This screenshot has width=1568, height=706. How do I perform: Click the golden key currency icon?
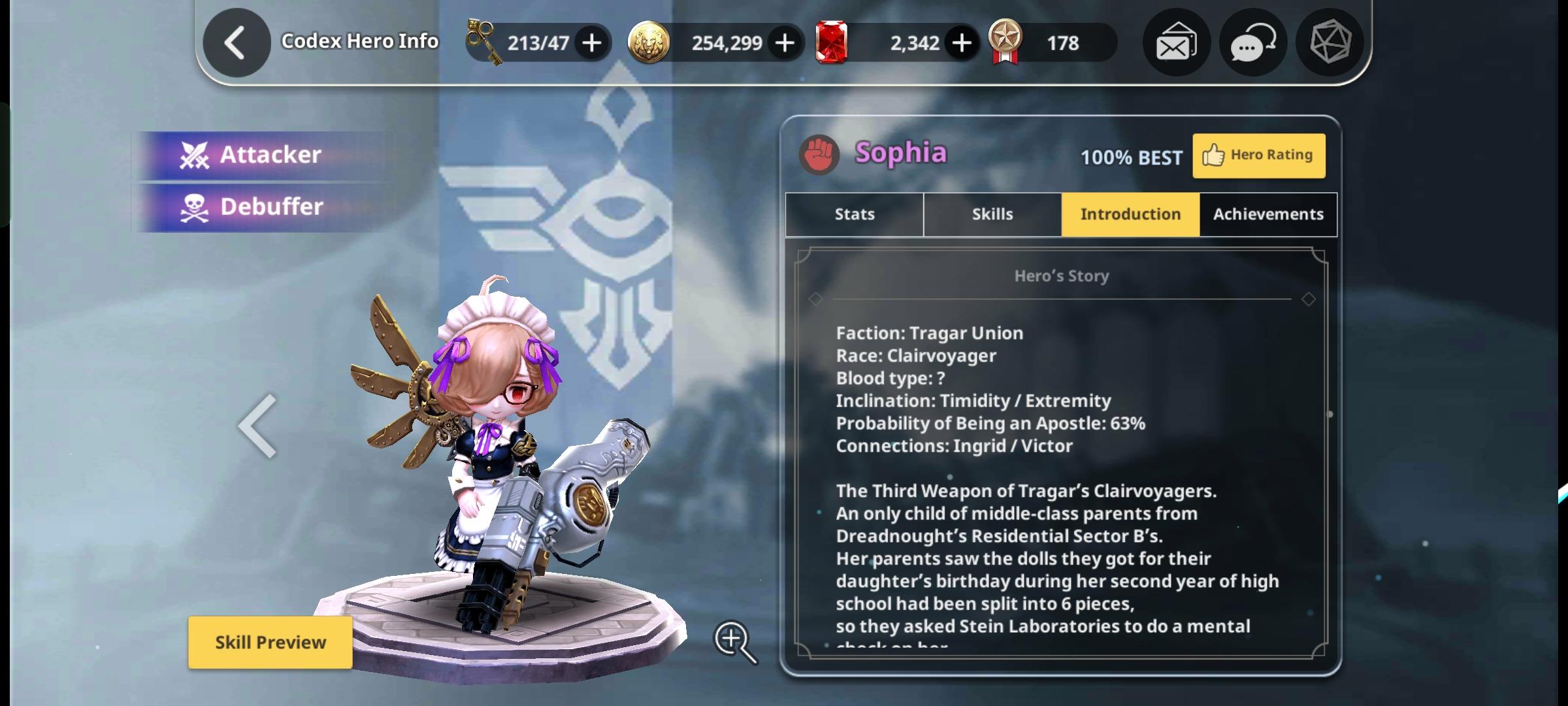tap(482, 41)
